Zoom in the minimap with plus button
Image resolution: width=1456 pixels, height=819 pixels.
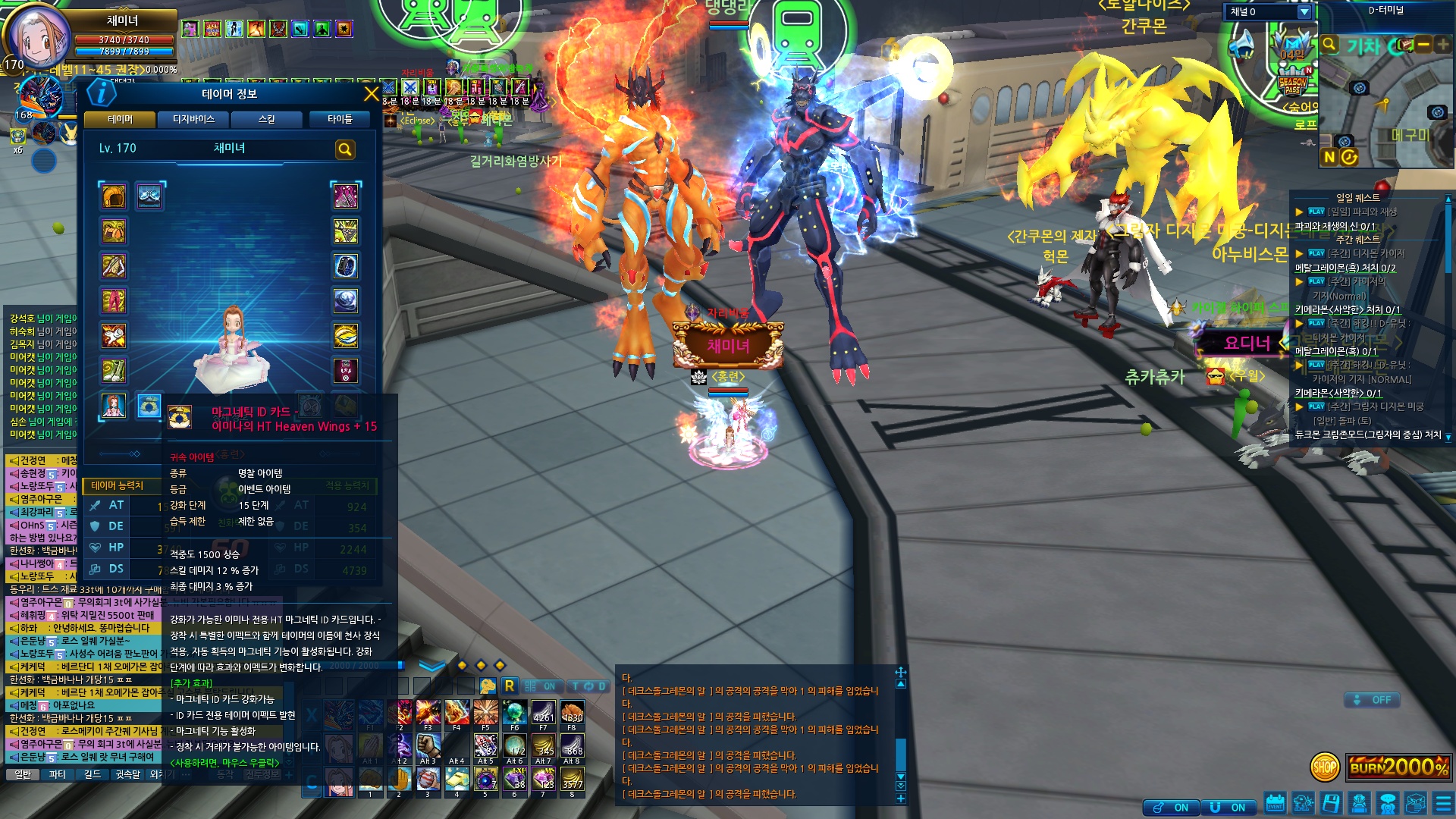tap(1442, 45)
